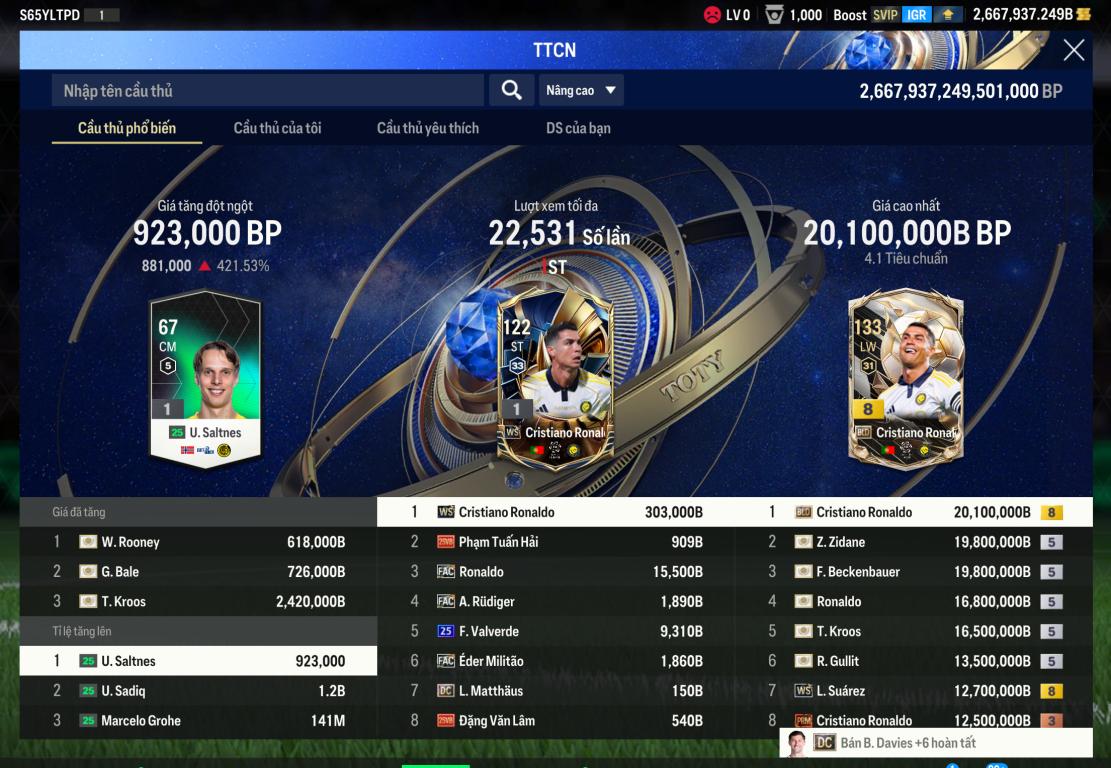Switch to Cầu thủ của tôi tab

click(x=277, y=128)
